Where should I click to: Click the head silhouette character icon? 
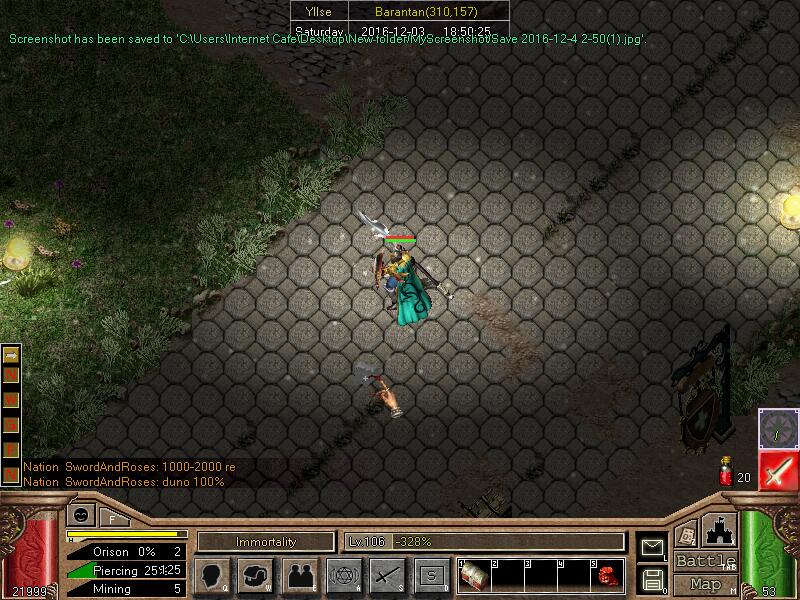pyautogui.click(x=212, y=575)
